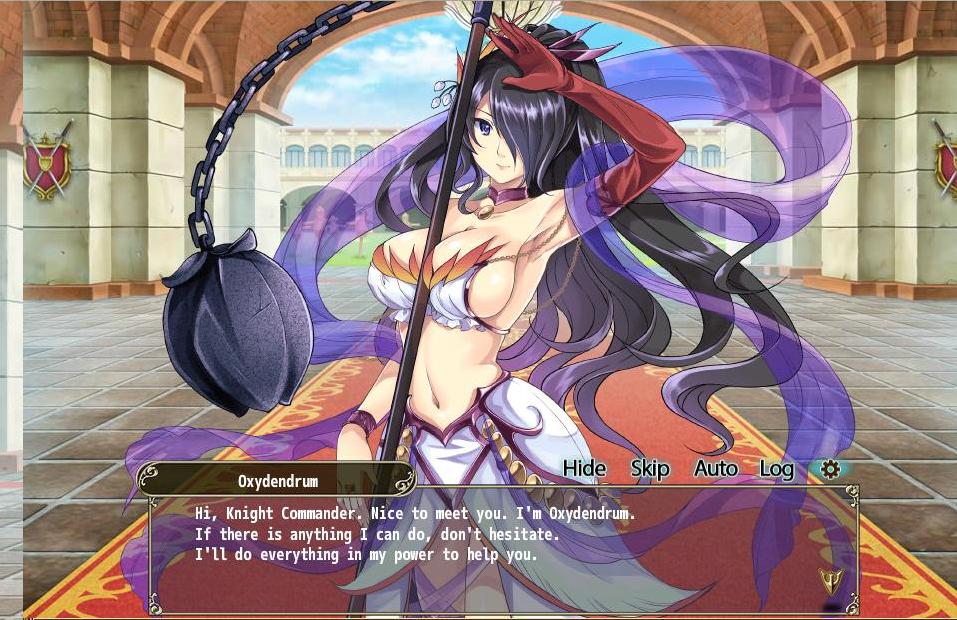This screenshot has height=620, width=957.
Task: Open the dialogue Log
Action: click(x=776, y=468)
